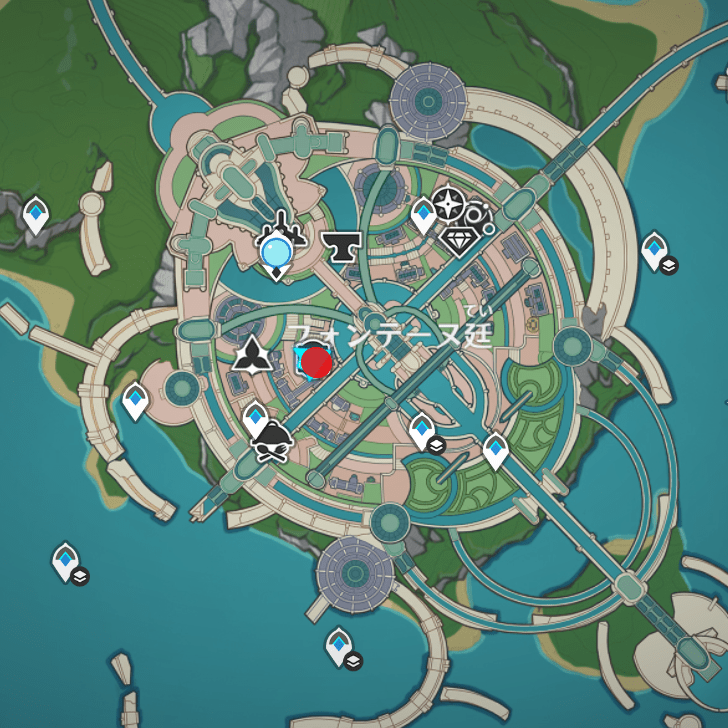Select the restaurant cloche and cutlery icon
Screen dimensions: 728x728
pos(272,441)
